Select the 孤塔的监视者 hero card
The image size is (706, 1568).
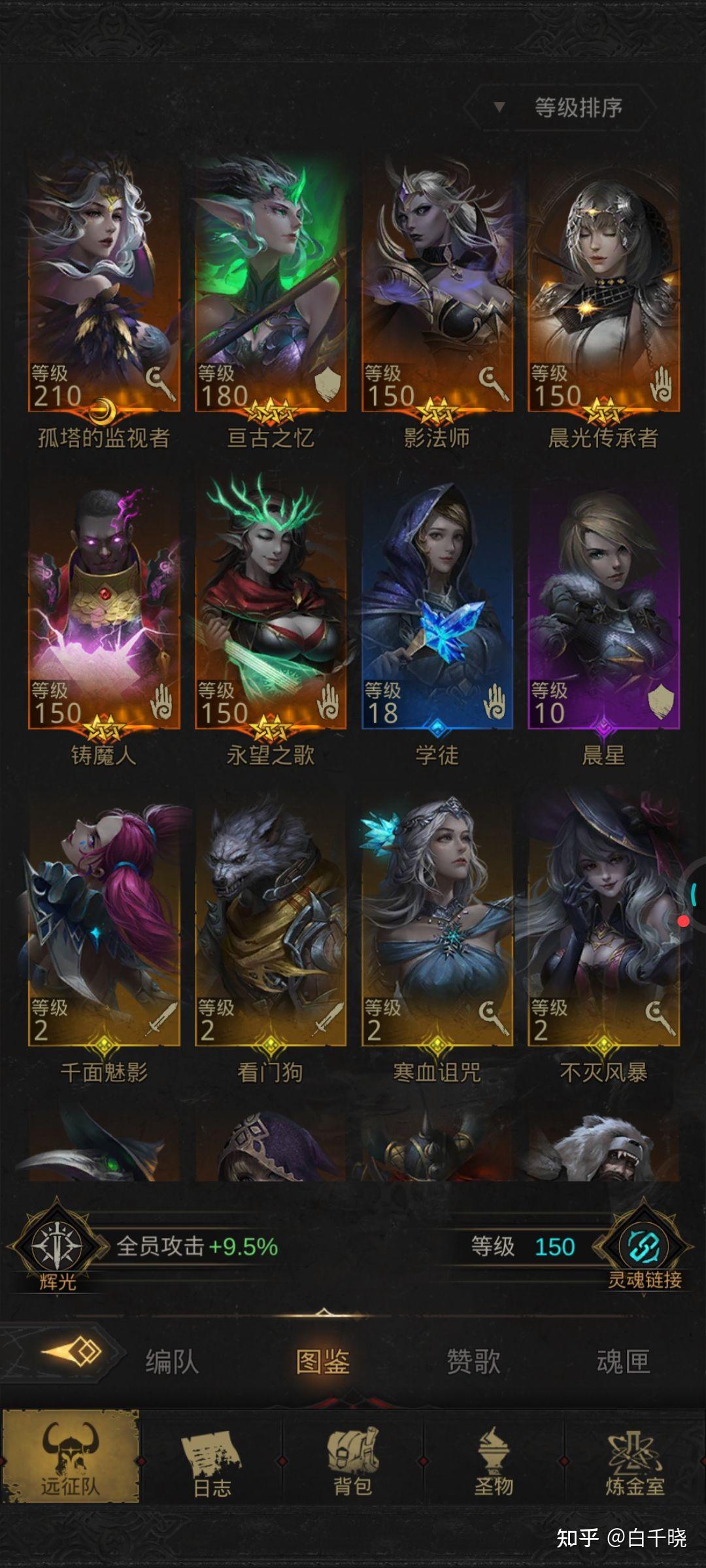click(x=104, y=287)
